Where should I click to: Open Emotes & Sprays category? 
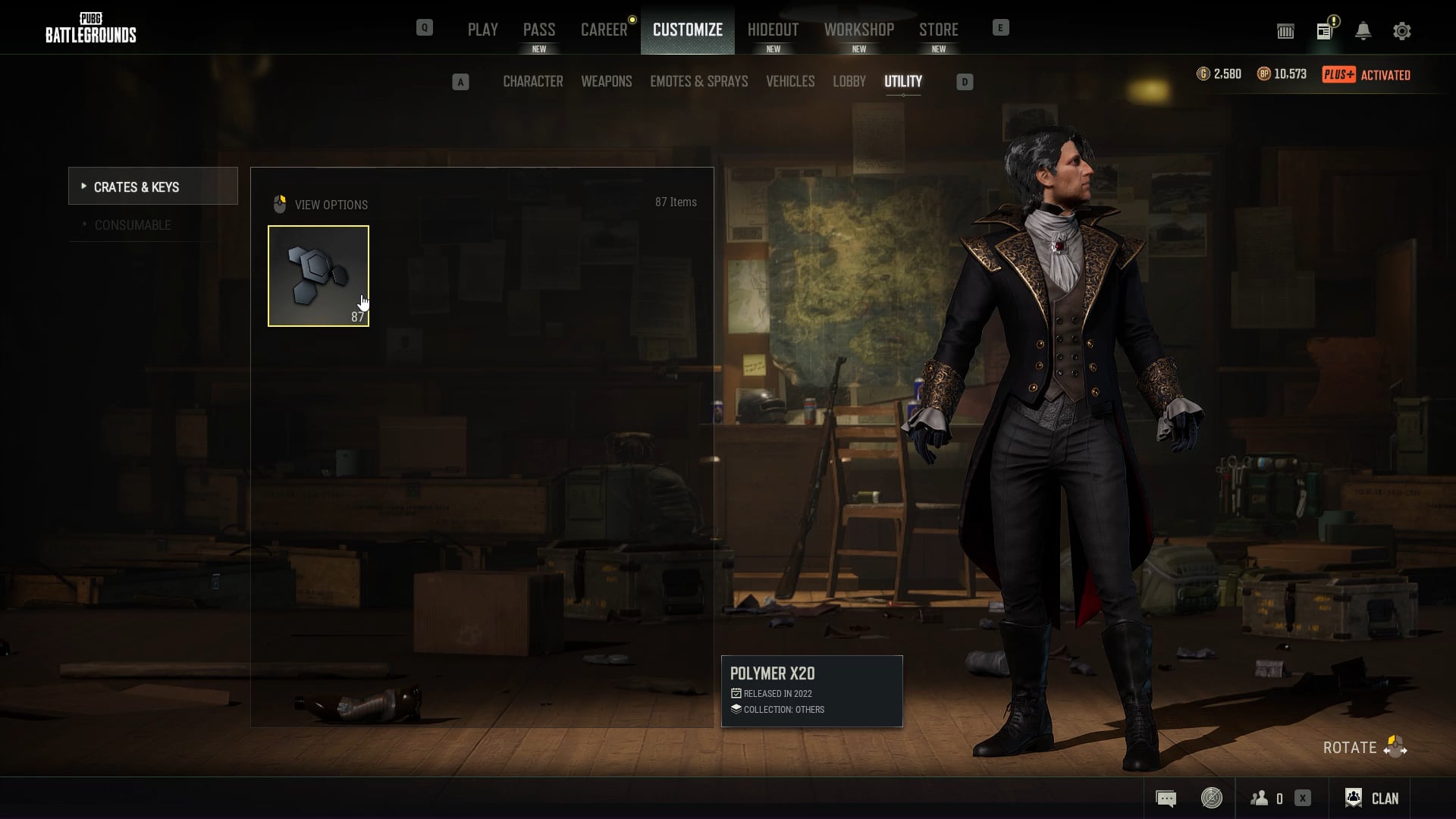(x=698, y=81)
